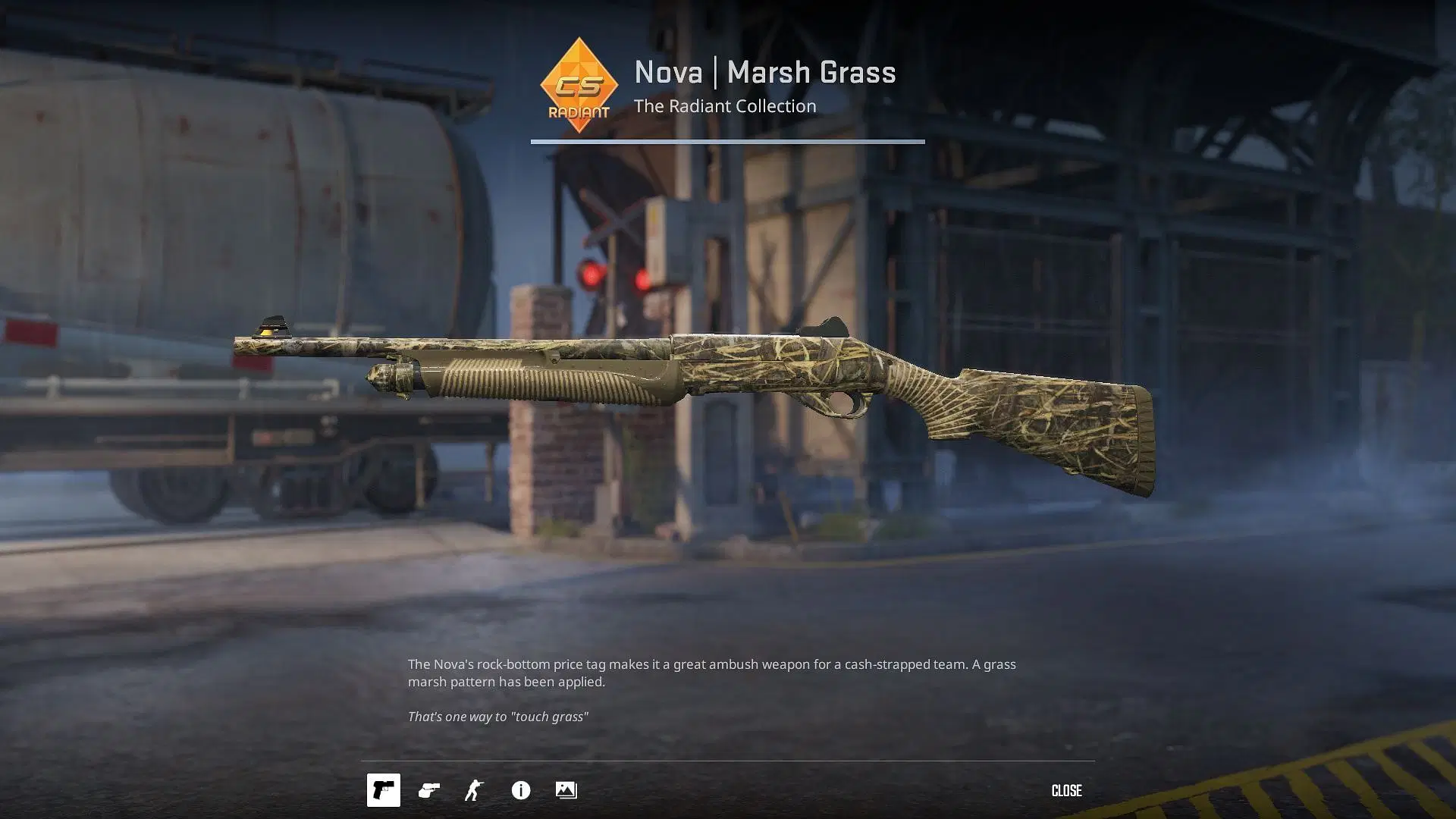
Task: Close the Nova inspect screen
Action: (1066, 790)
